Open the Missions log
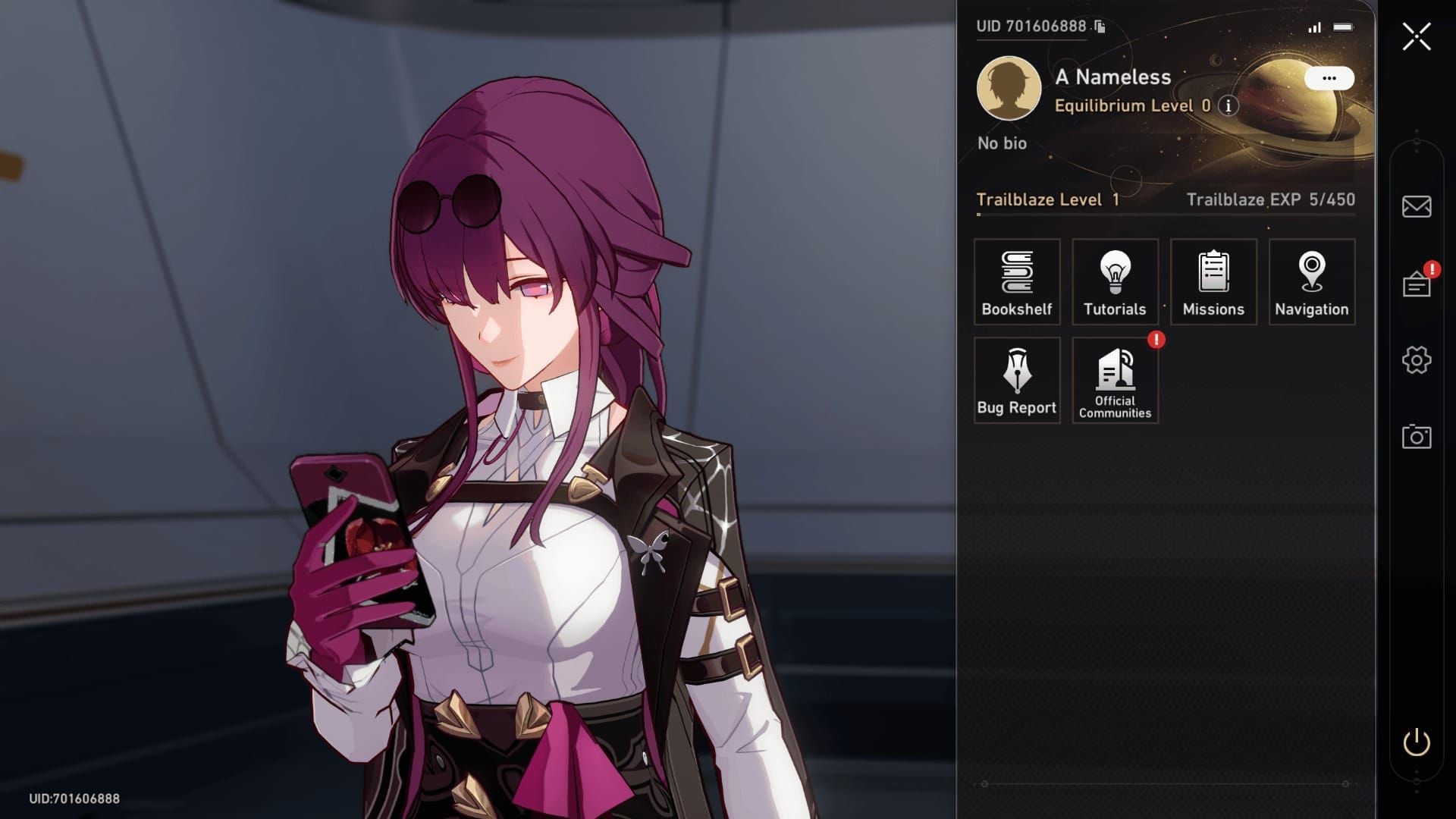1456x819 pixels. point(1213,282)
